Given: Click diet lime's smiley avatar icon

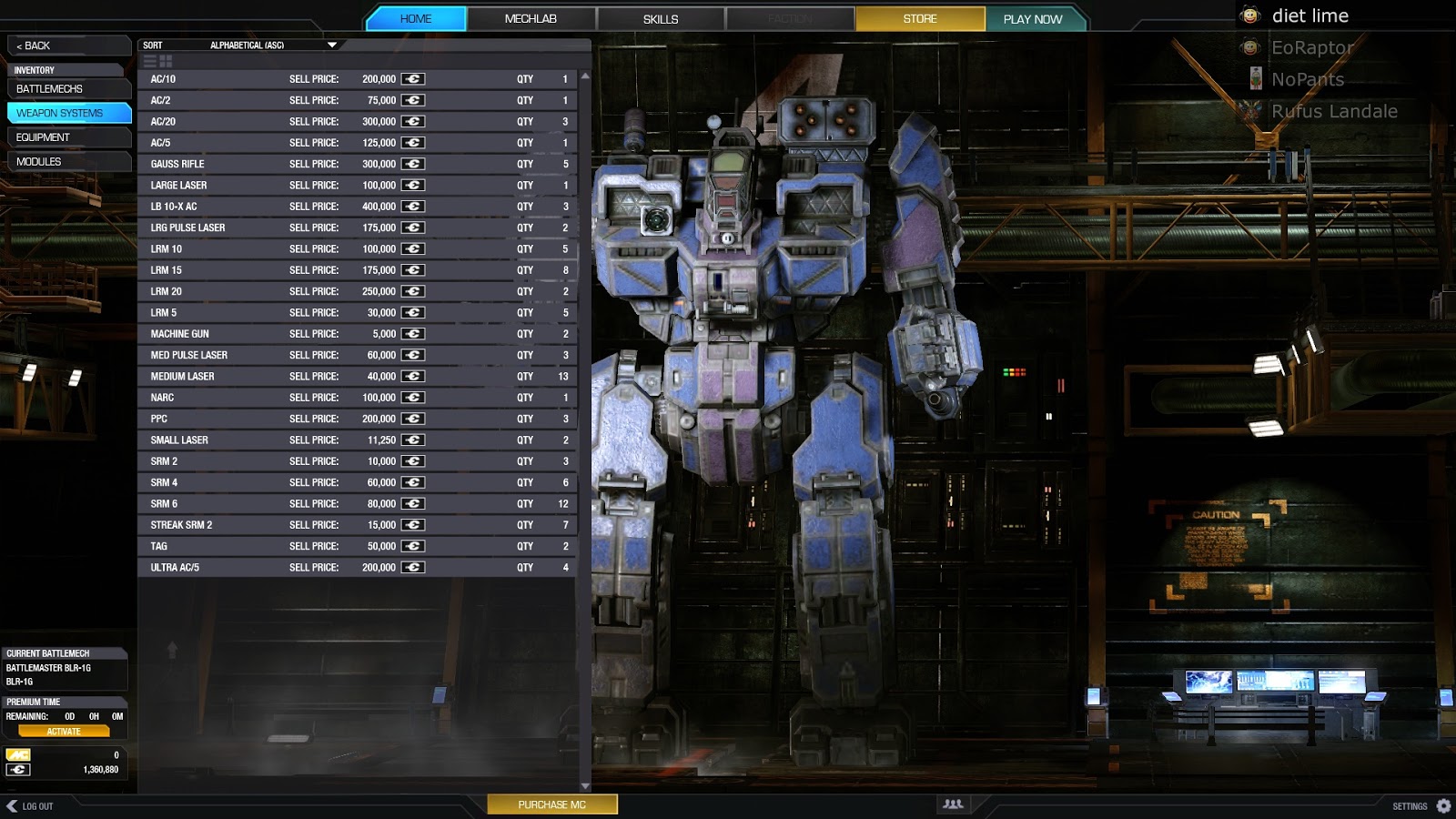Looking at the screenshot, I should [x=1250, y=15].
